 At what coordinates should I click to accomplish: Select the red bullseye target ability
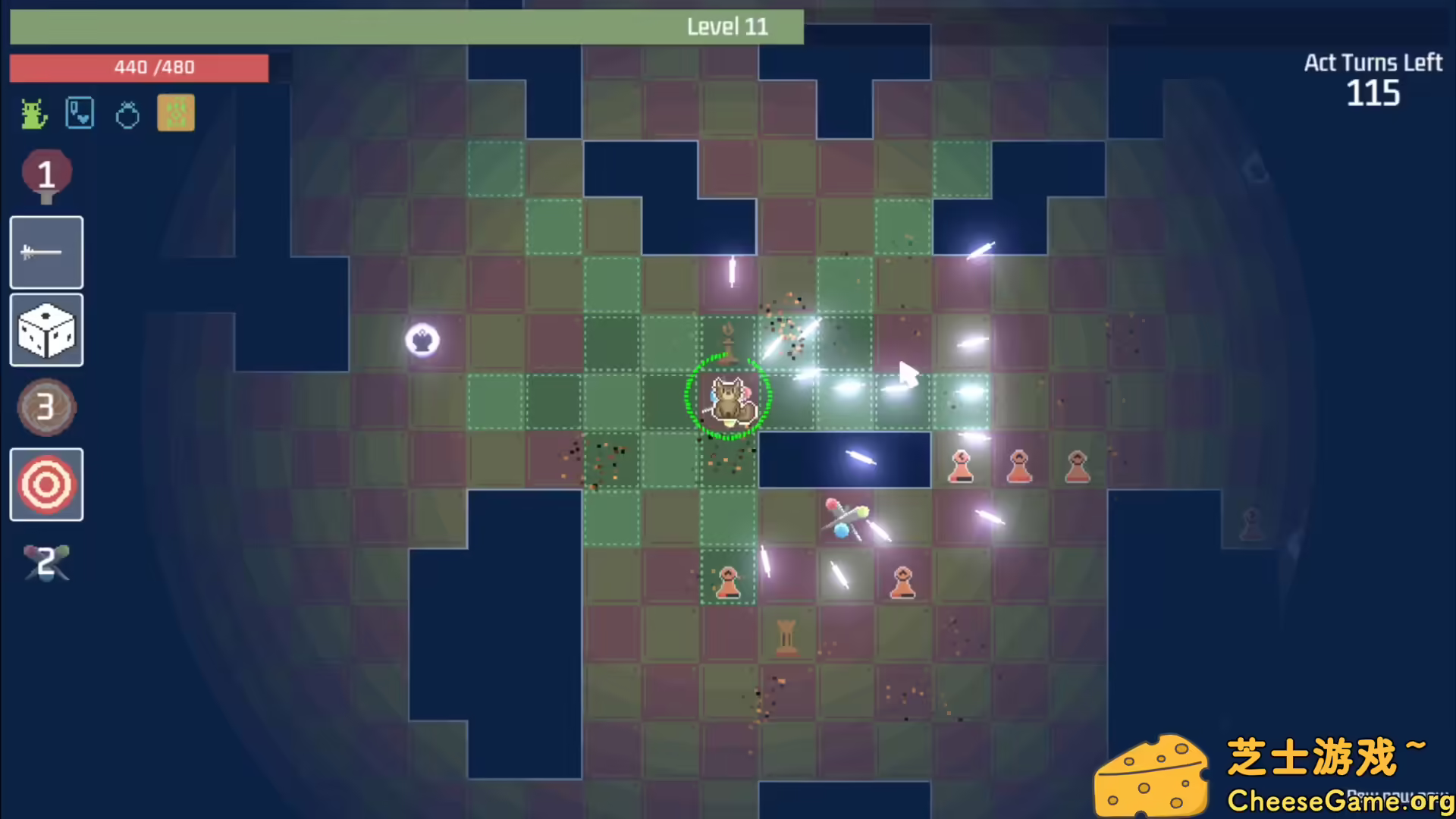pos(46,485)
